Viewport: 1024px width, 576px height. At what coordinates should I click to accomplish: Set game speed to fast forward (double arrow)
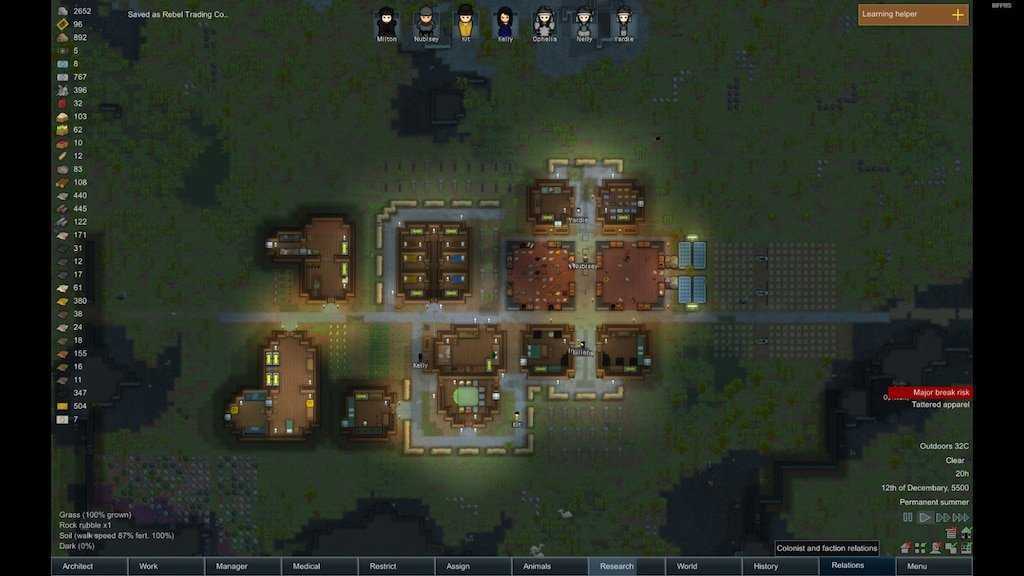click(x=942, y=517)
